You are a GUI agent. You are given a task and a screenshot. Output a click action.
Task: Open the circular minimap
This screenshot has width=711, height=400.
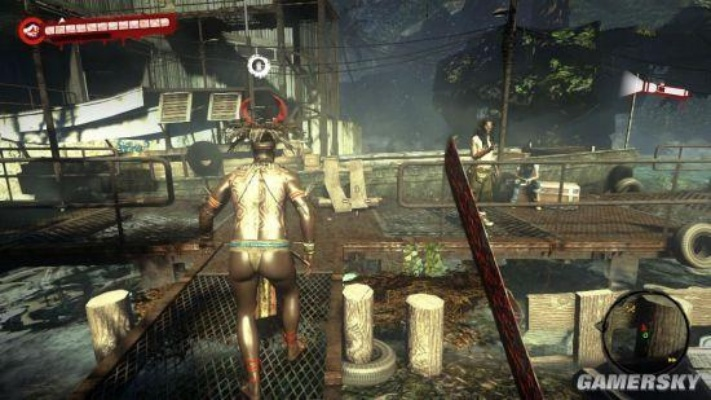pyautogui.click(x=646, y=330)
